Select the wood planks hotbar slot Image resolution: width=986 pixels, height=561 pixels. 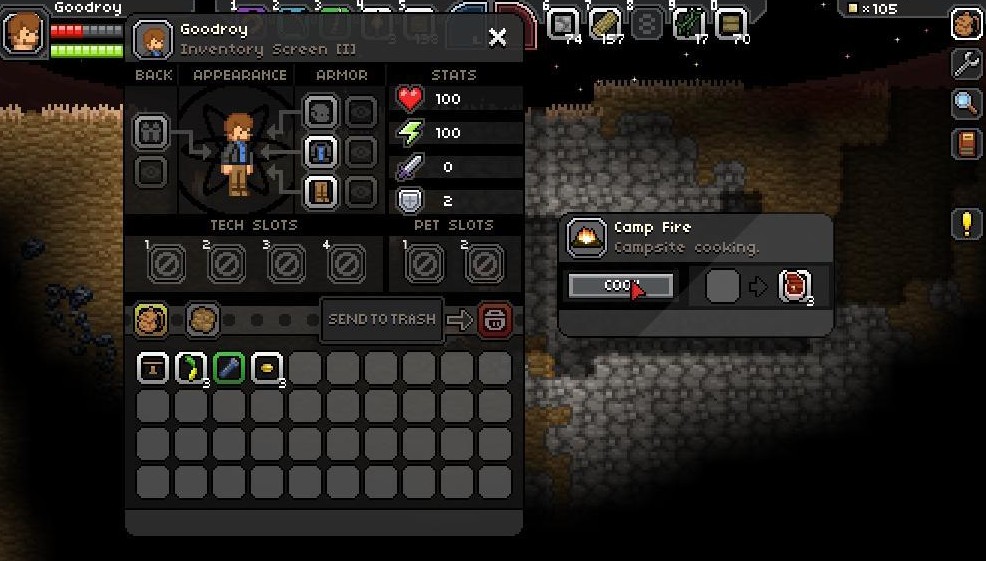pyautogui.click(x=605, y=22)
